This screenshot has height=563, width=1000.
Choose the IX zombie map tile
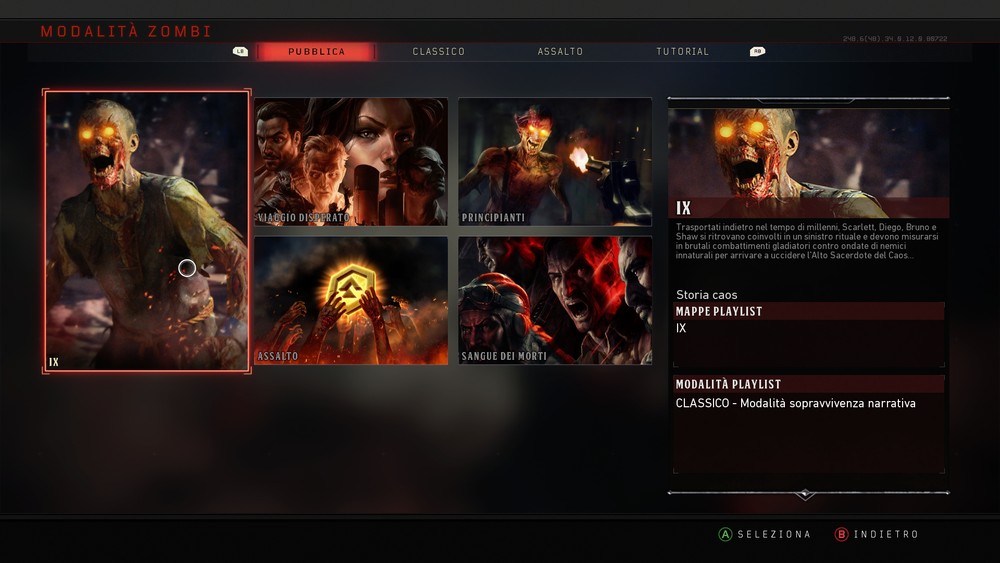146,231
